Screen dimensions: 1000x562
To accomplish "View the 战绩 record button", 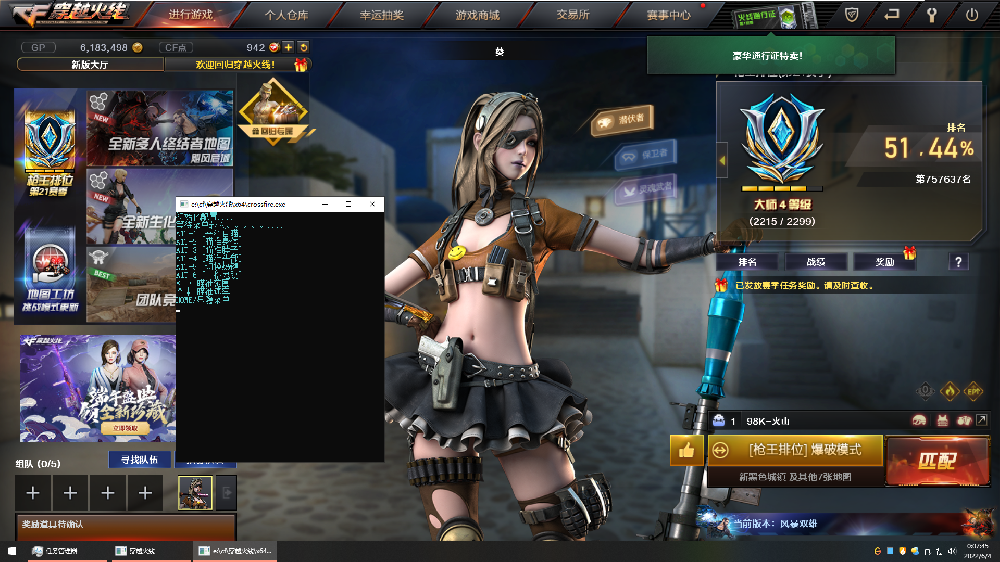I will [x=815, y=262].
